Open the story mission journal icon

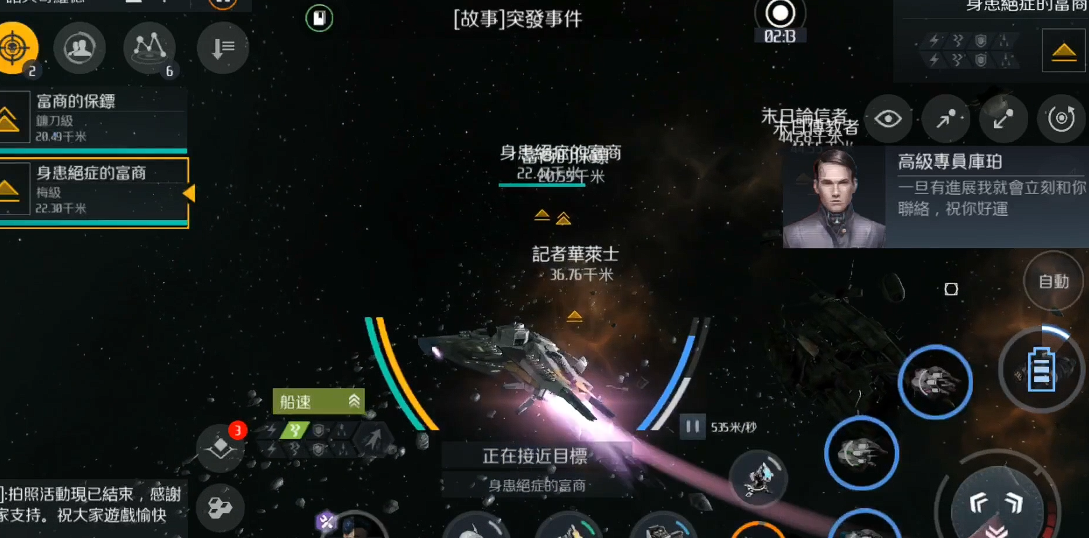point(319,18)
